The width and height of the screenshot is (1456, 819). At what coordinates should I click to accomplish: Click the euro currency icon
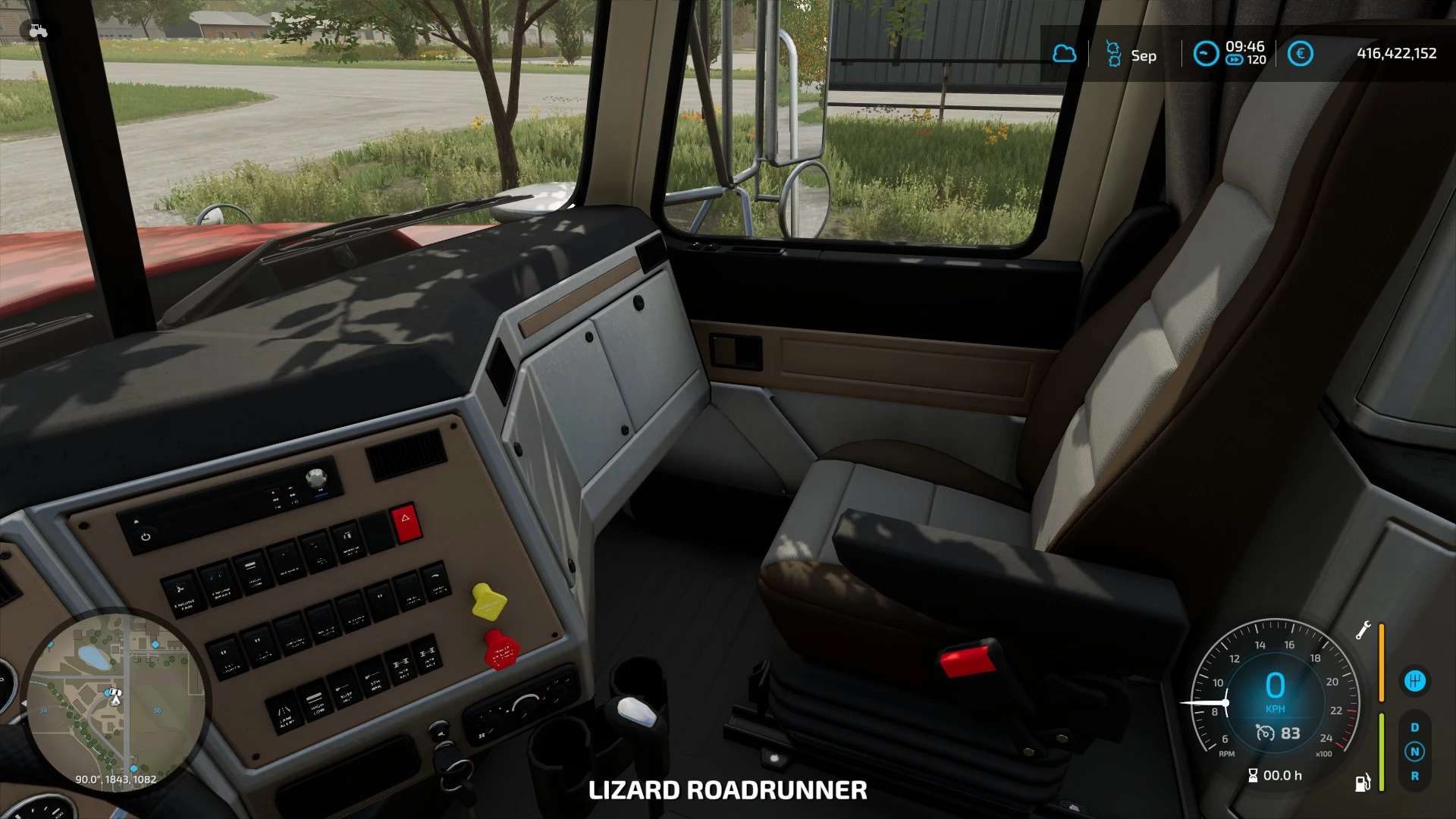[1300, 54]
